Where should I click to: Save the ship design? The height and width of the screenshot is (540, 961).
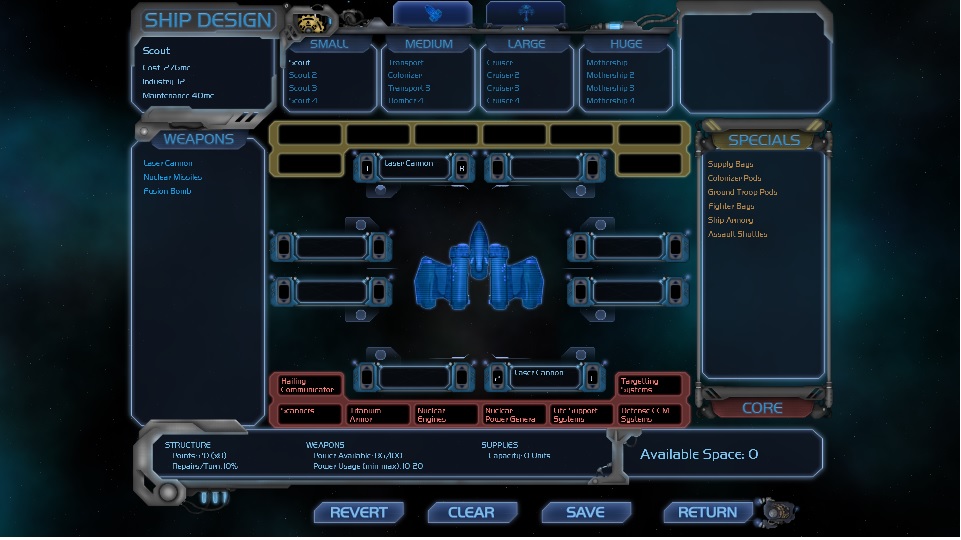coord(585,512)
